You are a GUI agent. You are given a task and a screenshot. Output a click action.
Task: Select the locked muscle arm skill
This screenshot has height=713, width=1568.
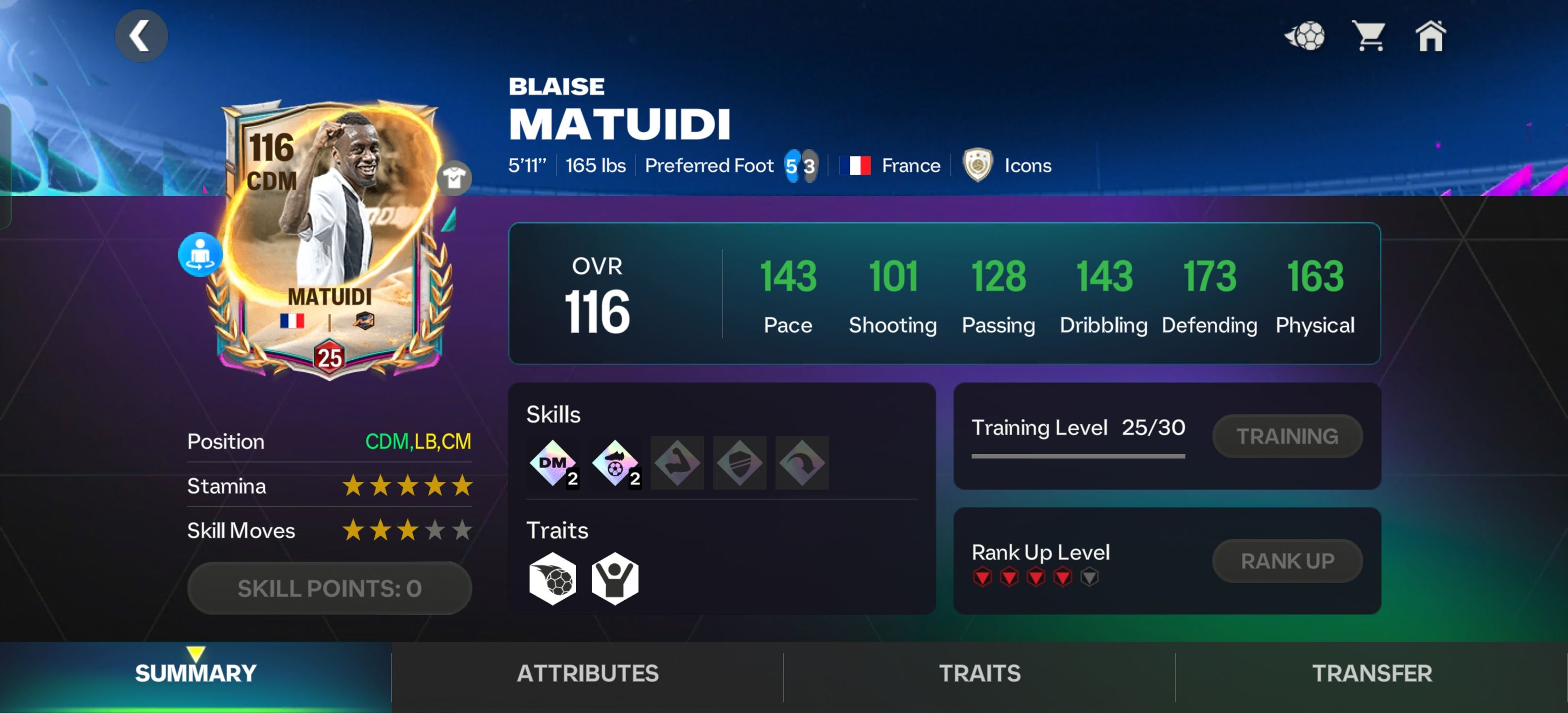click(x=677, y=463)
